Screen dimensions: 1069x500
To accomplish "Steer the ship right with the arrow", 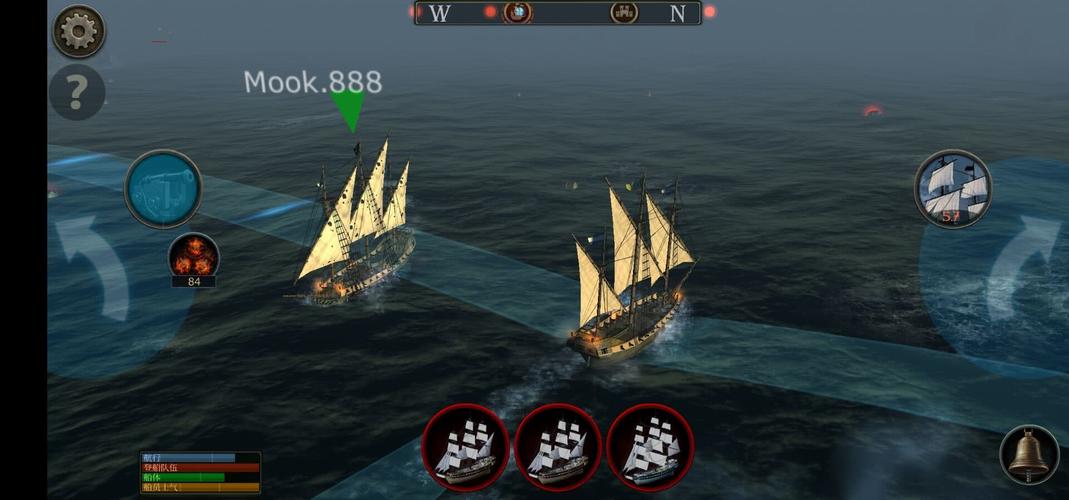I will tap(1021, 266).
